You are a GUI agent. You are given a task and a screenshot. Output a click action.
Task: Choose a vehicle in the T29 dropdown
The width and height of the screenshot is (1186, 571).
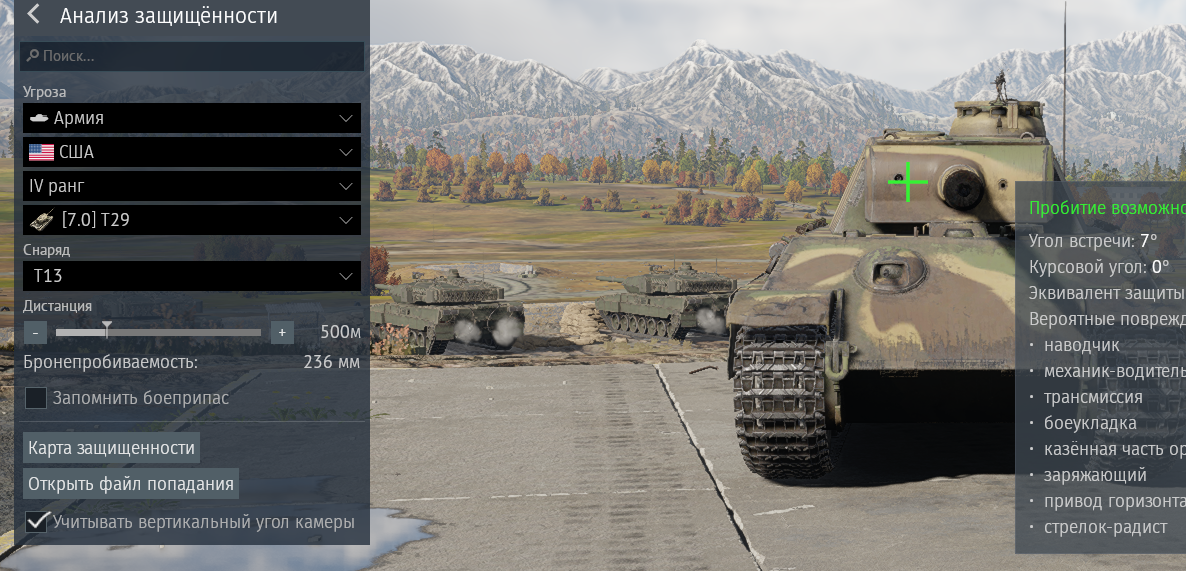pyautogui.click(x=191, y=220)
